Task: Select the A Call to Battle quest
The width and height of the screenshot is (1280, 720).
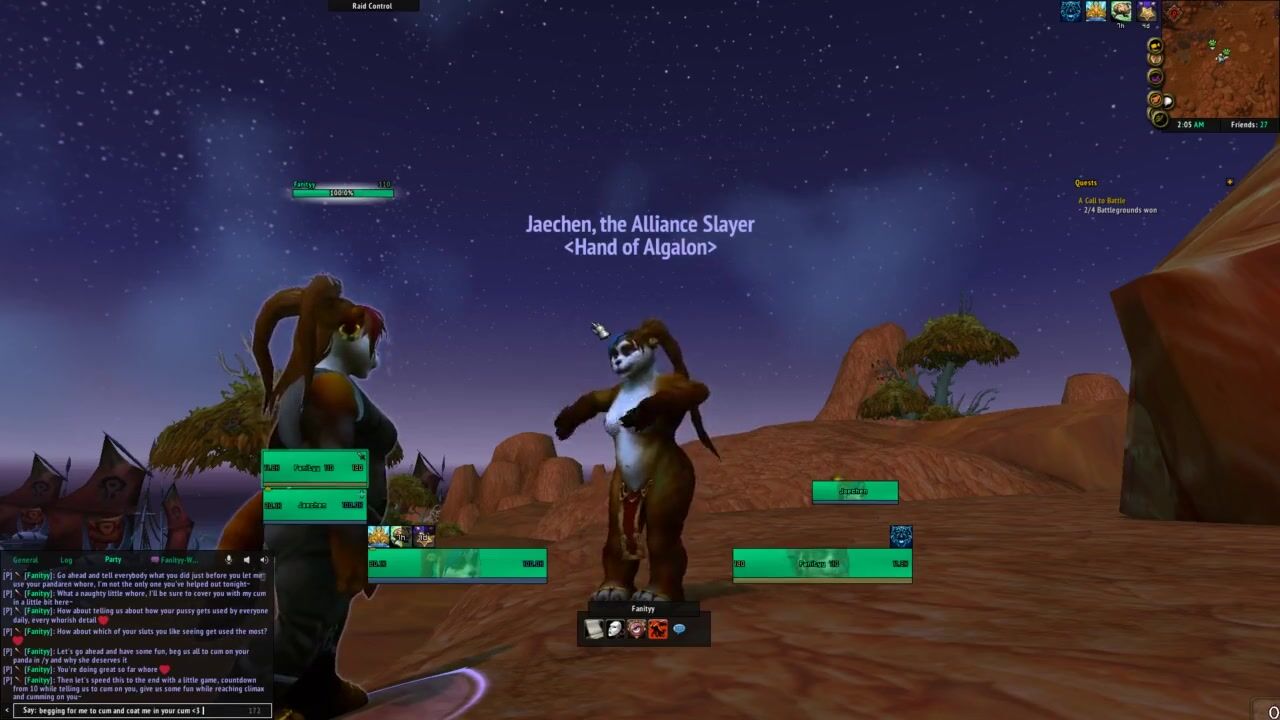Action: [1101, 201]
